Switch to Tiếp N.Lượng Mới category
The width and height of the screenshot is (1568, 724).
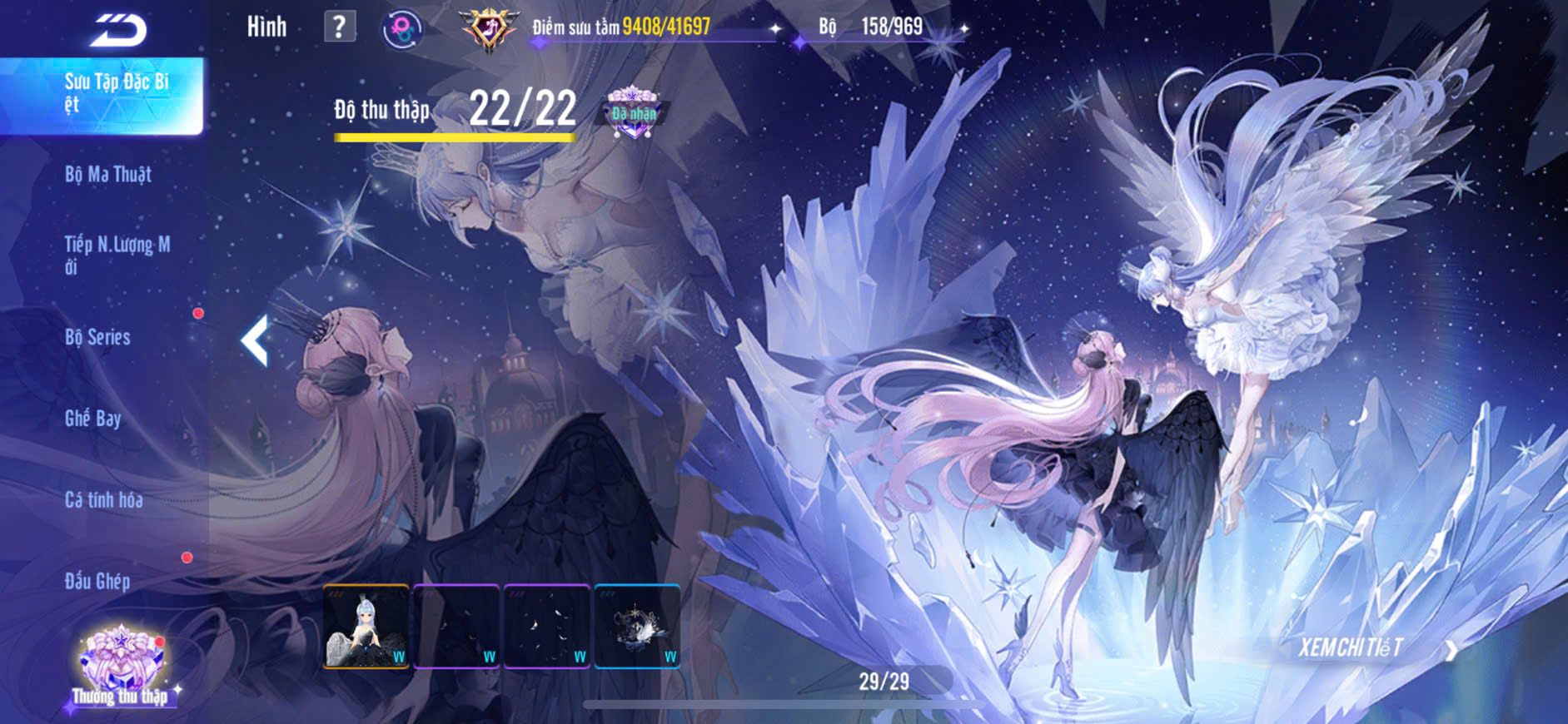pos(117,255)
